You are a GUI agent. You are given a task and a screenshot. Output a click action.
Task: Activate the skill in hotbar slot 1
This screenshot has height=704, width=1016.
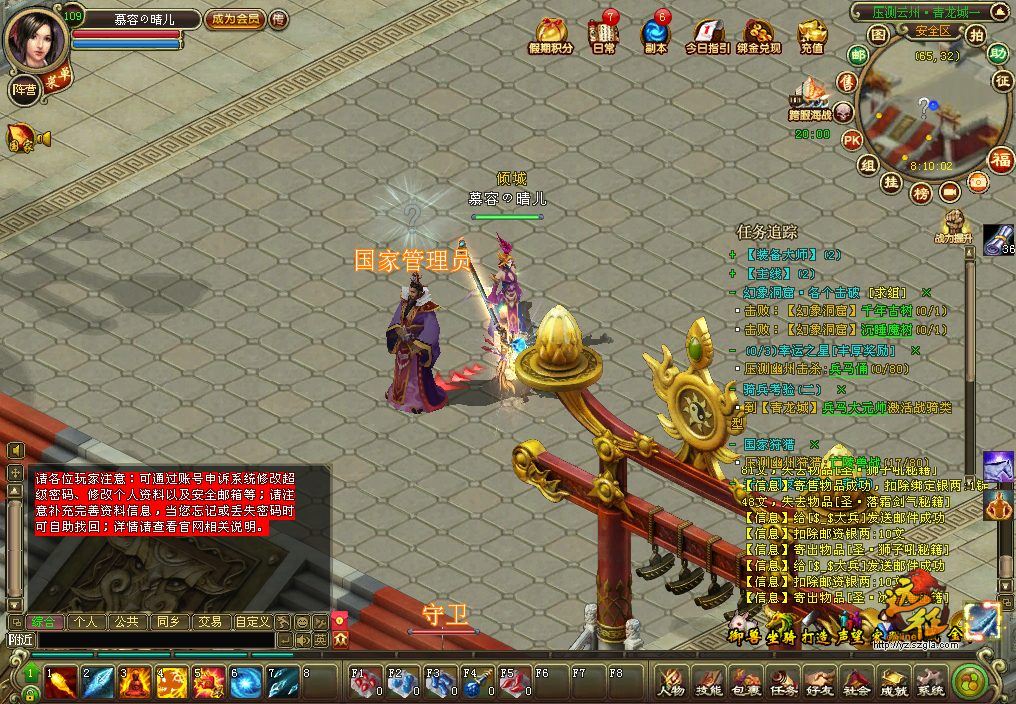61,682
